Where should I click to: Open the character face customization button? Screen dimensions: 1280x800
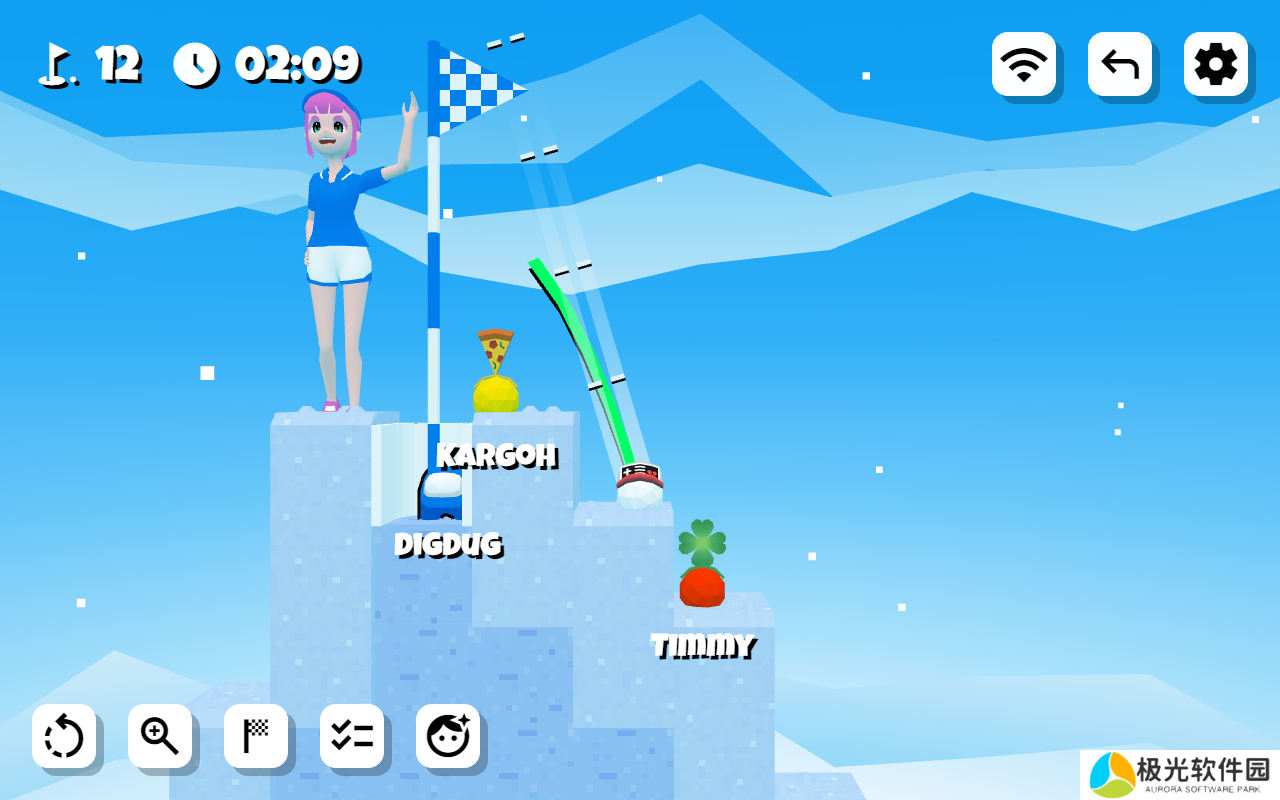pyautogui.click(x=448, y=736)
